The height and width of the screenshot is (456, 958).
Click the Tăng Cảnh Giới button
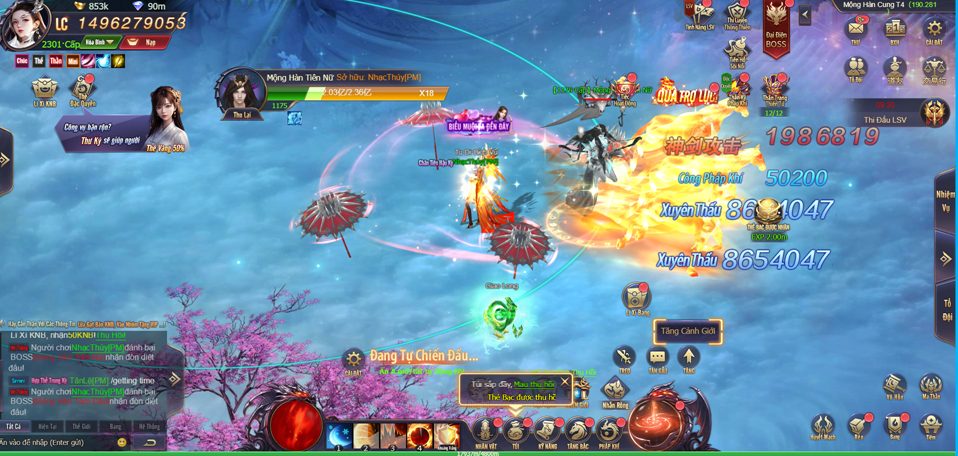pos(687,331)
